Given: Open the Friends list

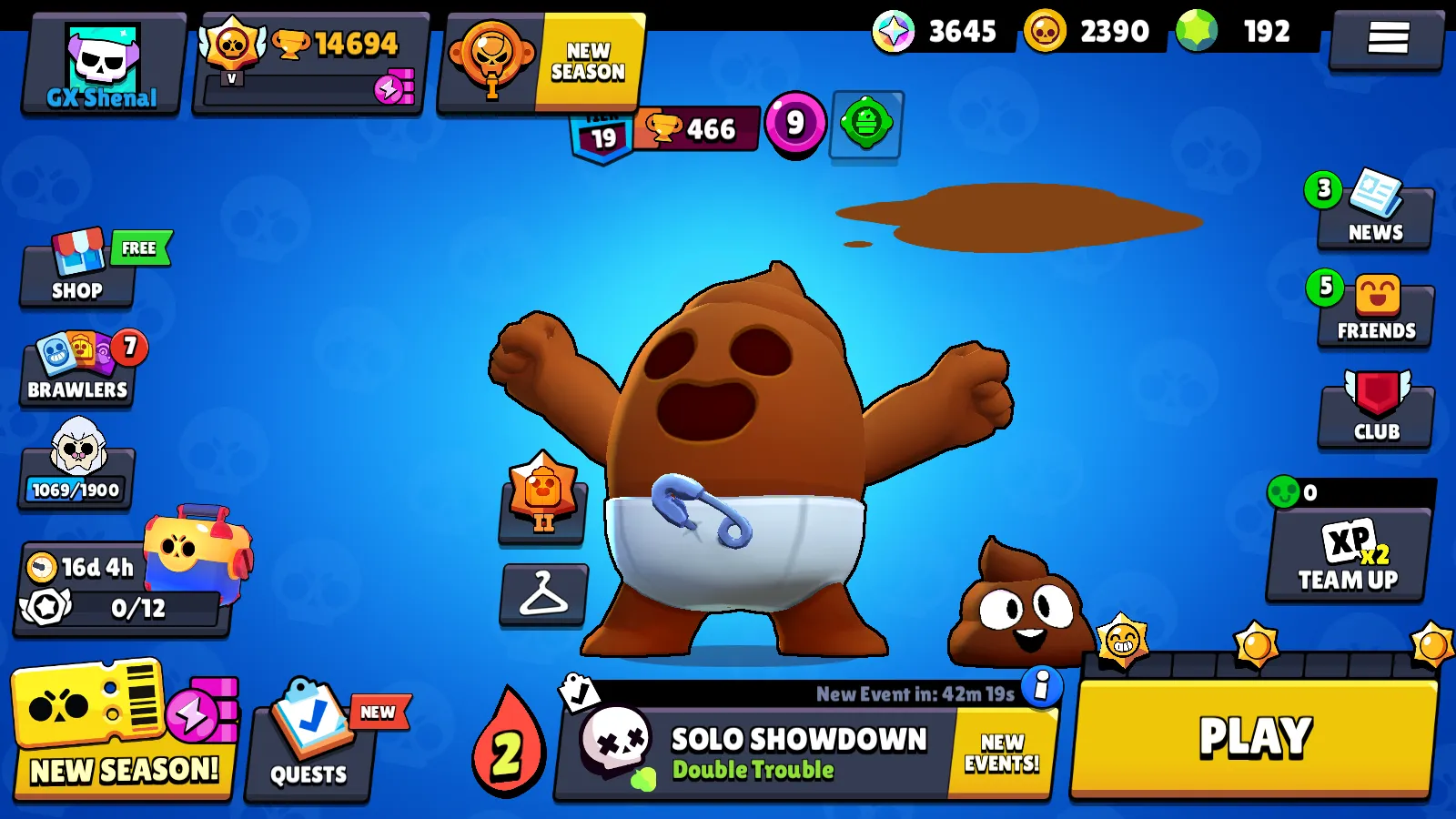Looking at the screenshot, I should point(1375,311).
